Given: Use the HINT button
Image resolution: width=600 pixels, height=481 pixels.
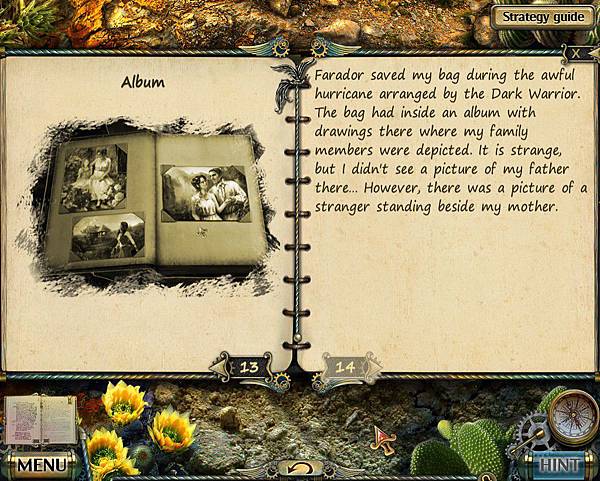Looking at the screenshot, I should click(561, 465).
